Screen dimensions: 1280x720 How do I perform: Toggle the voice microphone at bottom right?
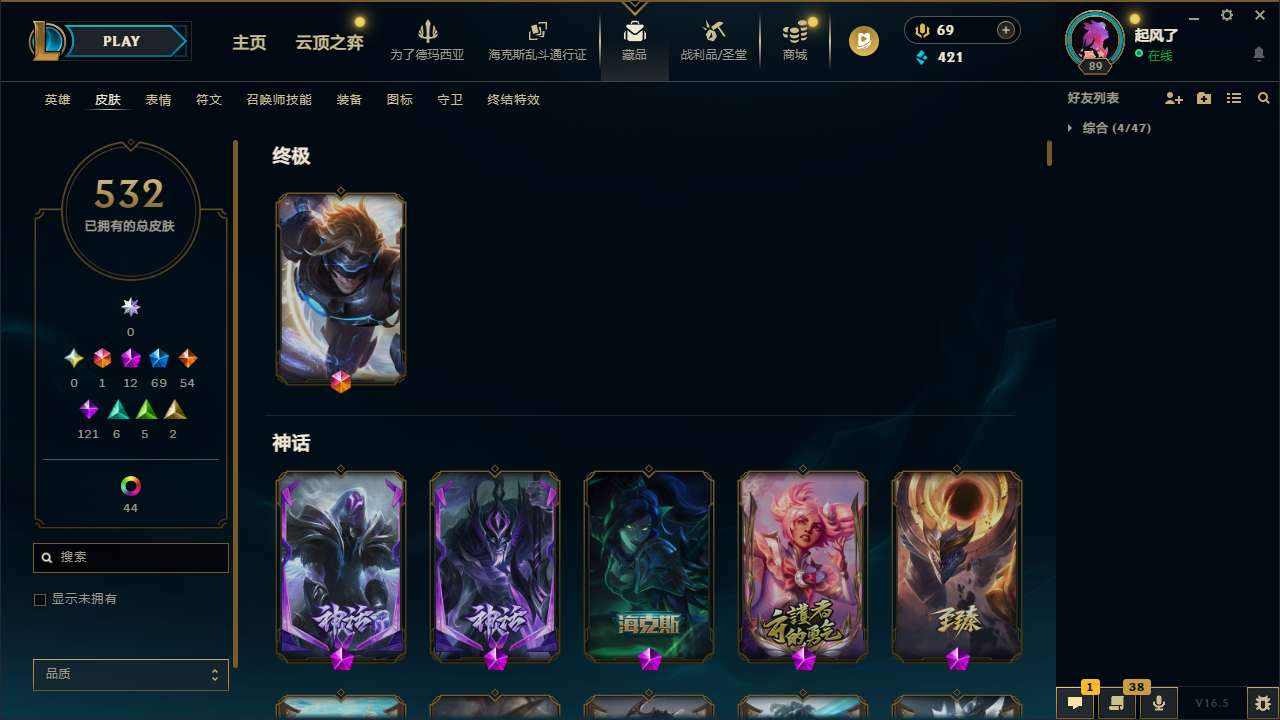(x=1159, y=703)
